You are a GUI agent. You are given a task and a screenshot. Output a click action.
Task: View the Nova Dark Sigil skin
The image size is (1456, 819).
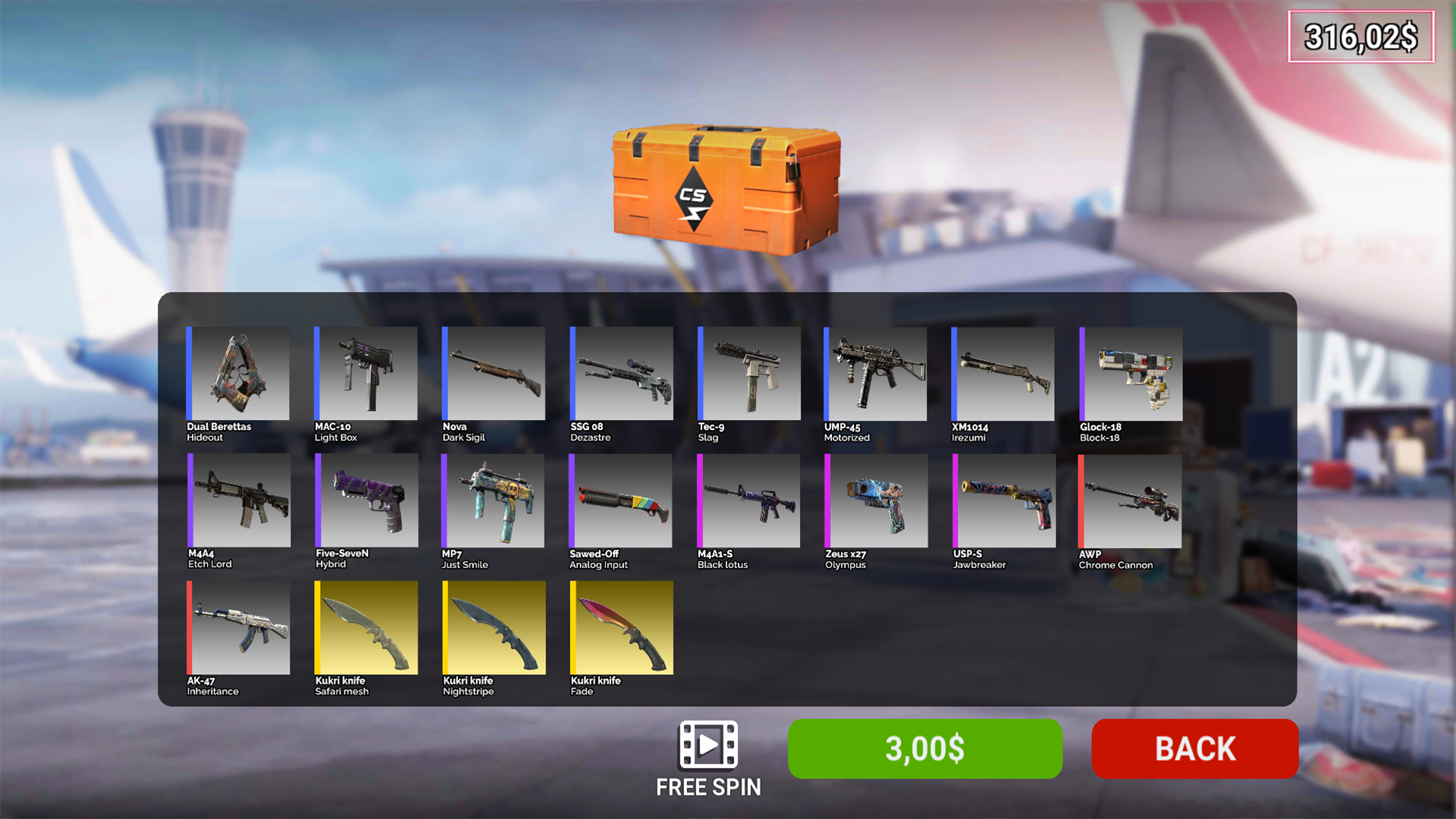point(492,374)
